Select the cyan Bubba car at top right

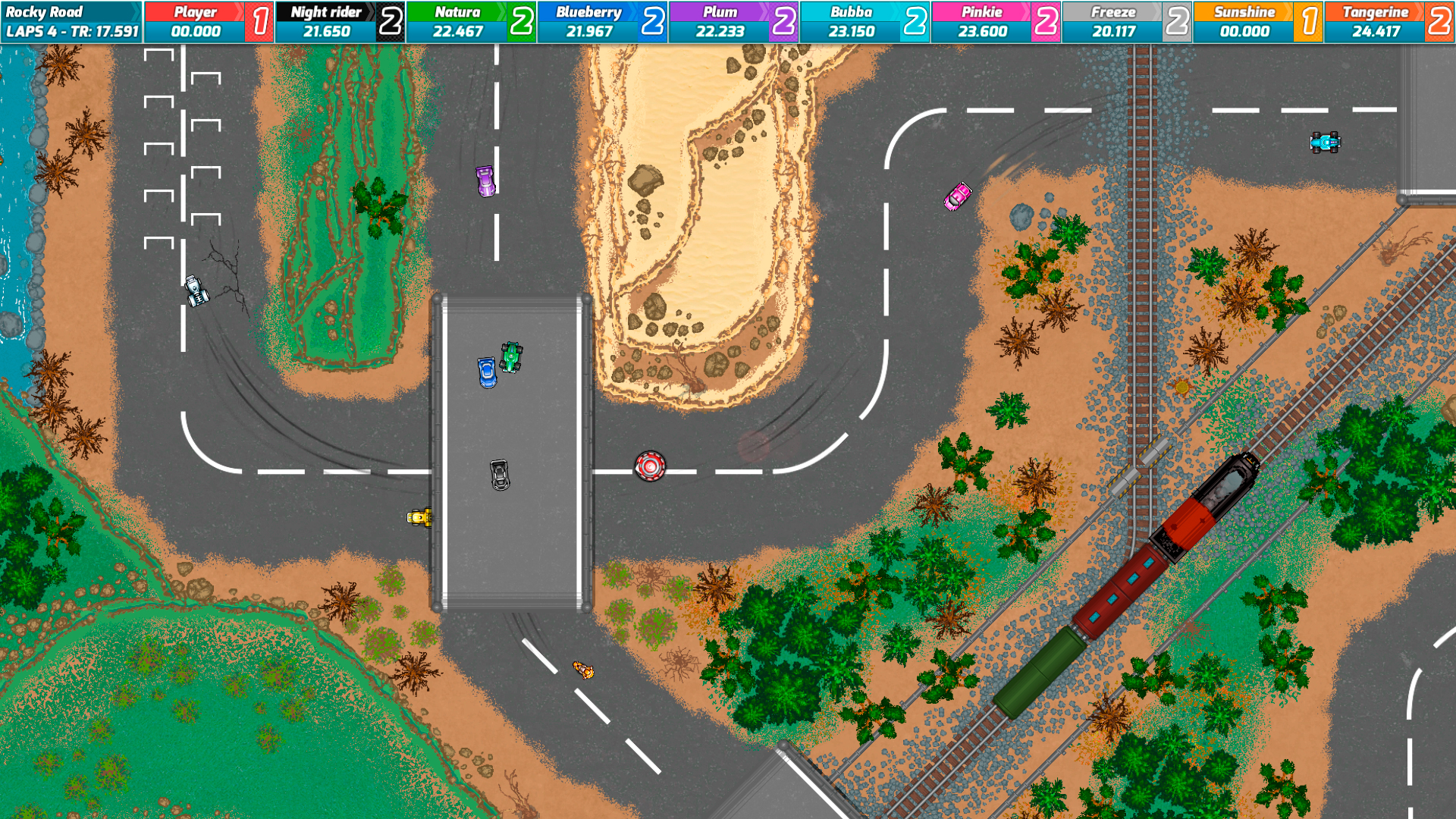click(1327, 141)
